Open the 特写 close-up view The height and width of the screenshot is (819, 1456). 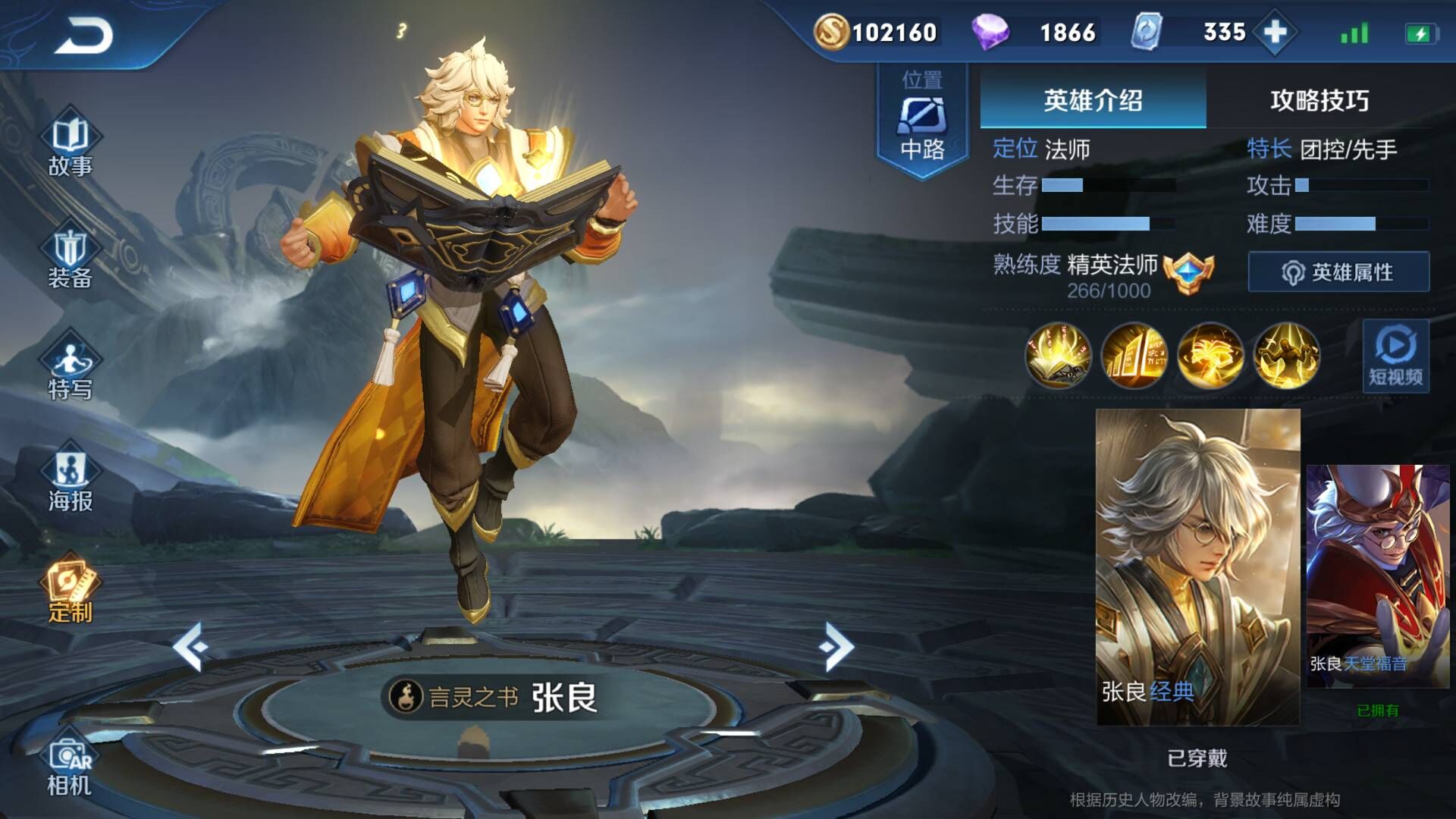[x=70, y=369]
